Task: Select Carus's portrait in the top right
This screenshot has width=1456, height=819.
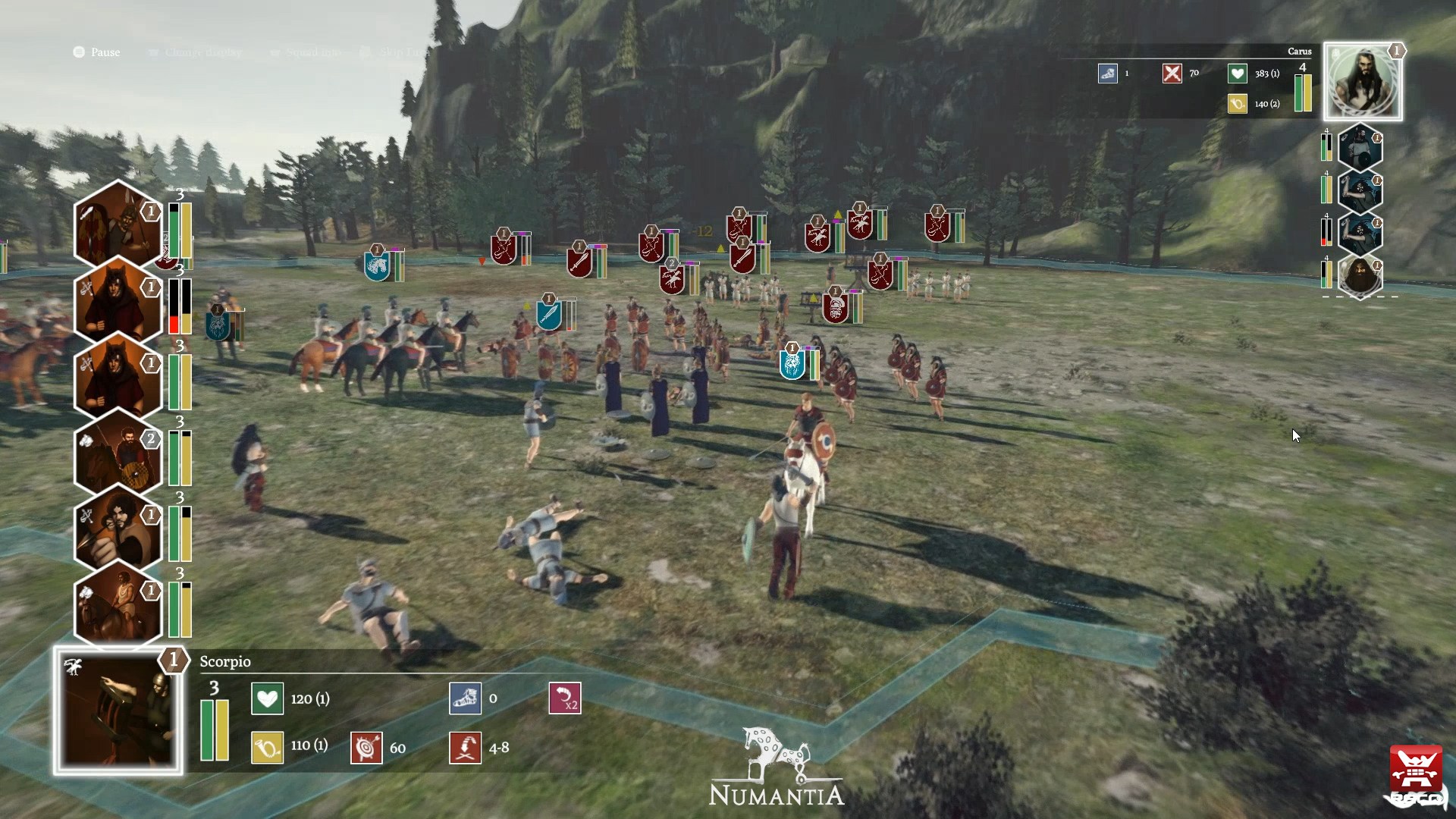Action: (x=1363, y=81)
